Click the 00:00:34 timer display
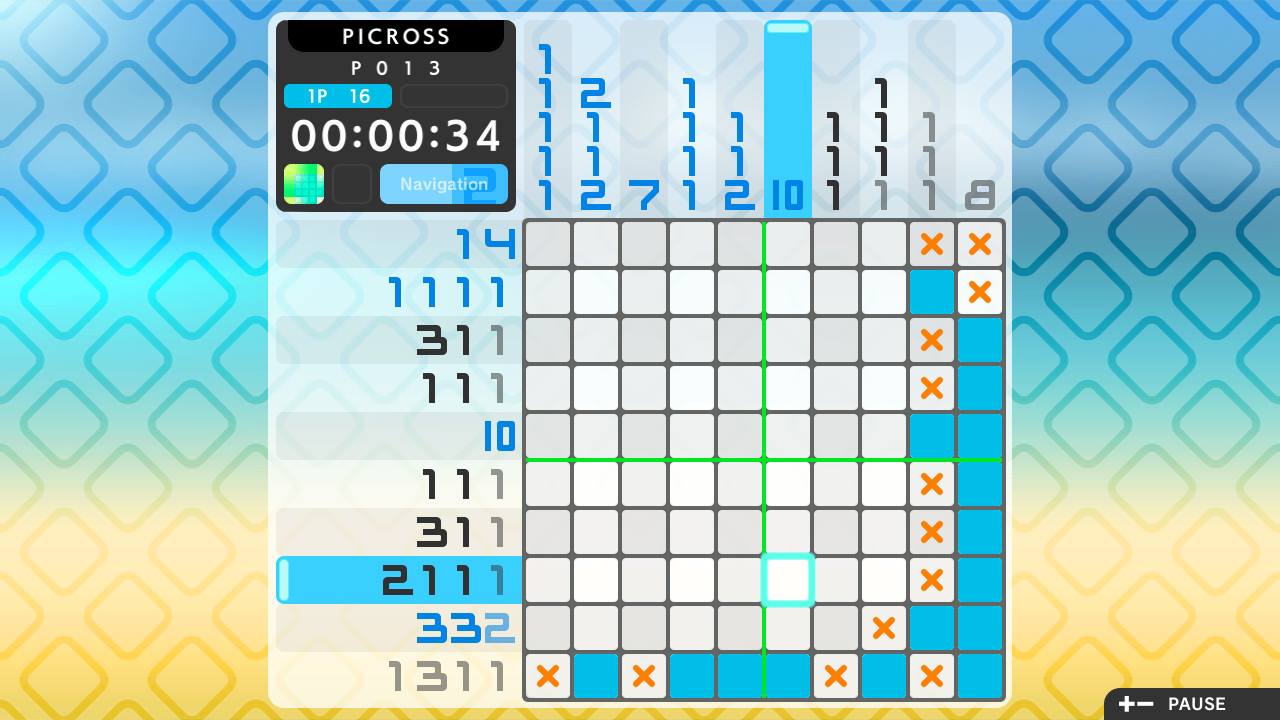 point(395,136)
